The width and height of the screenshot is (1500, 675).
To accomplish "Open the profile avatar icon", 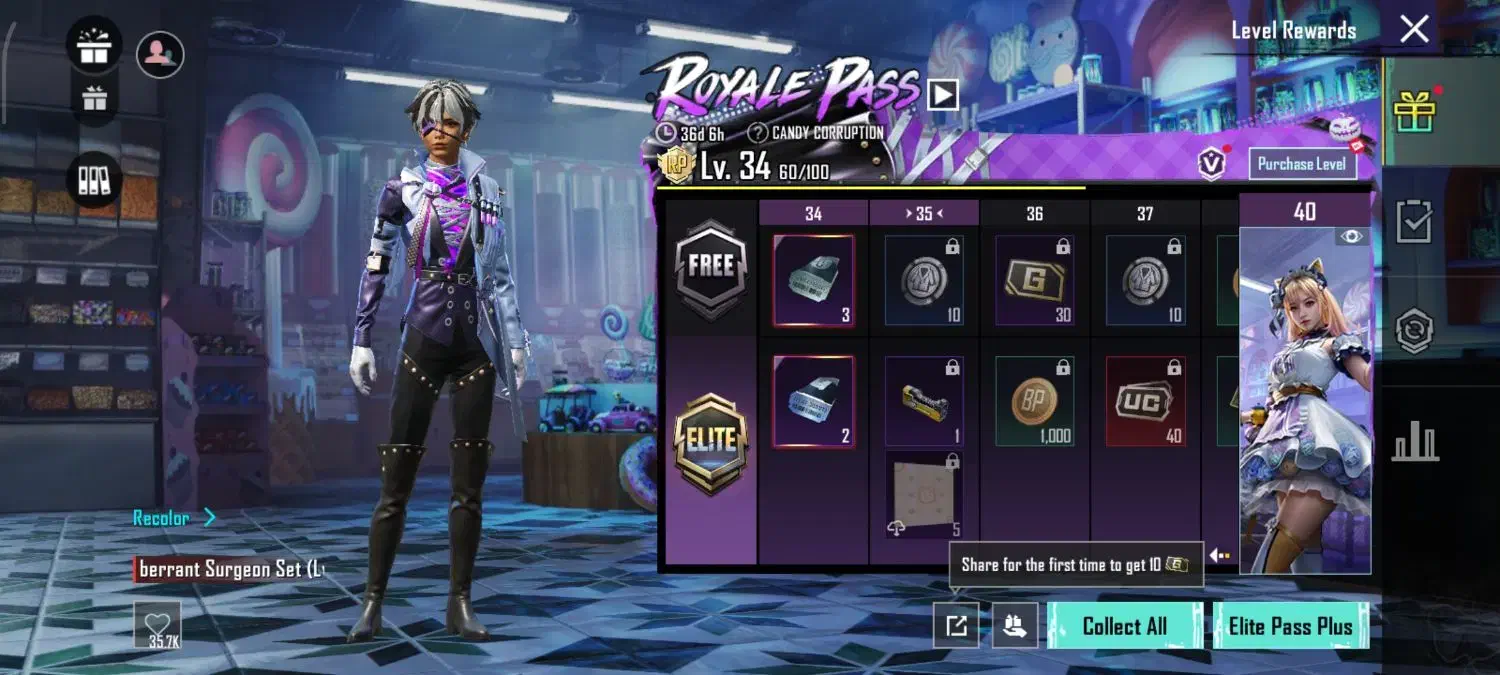I will point(159,54).
